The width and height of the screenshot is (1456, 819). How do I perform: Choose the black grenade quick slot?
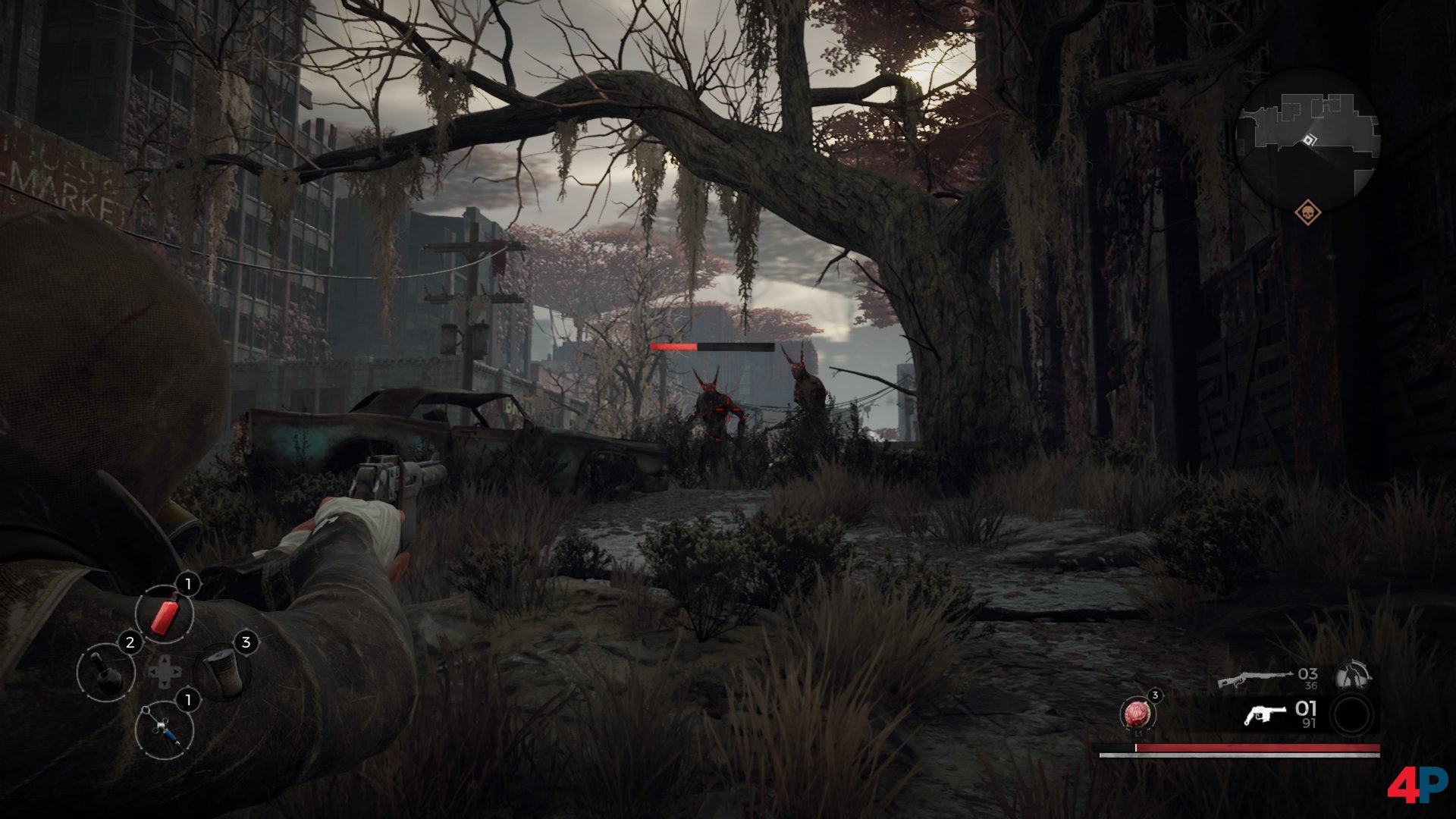point(106,672)
